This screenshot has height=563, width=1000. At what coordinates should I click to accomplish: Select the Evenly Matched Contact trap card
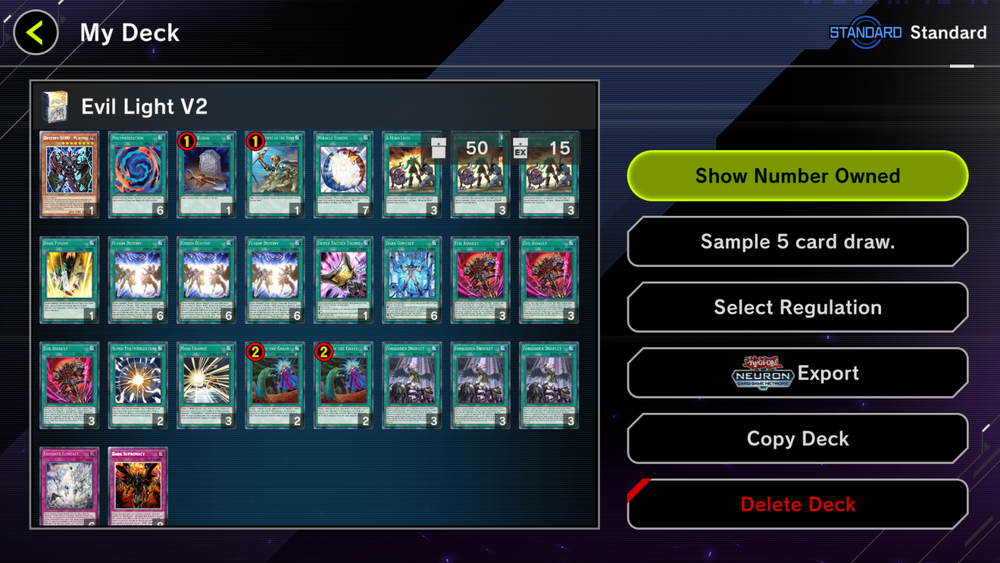click(x=69, y=487)
